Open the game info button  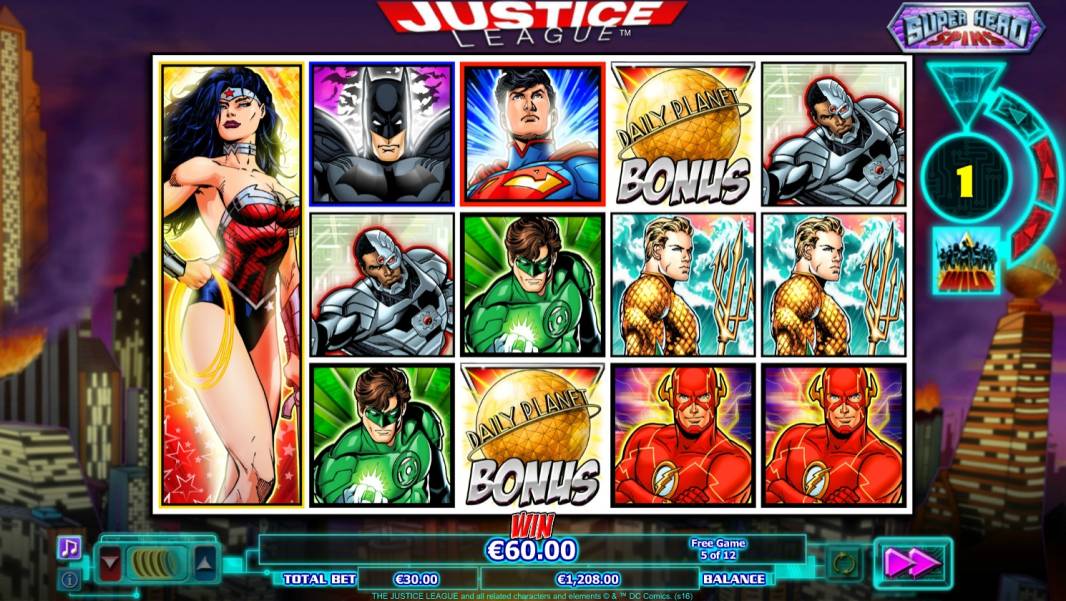click(x=69, y=578)
